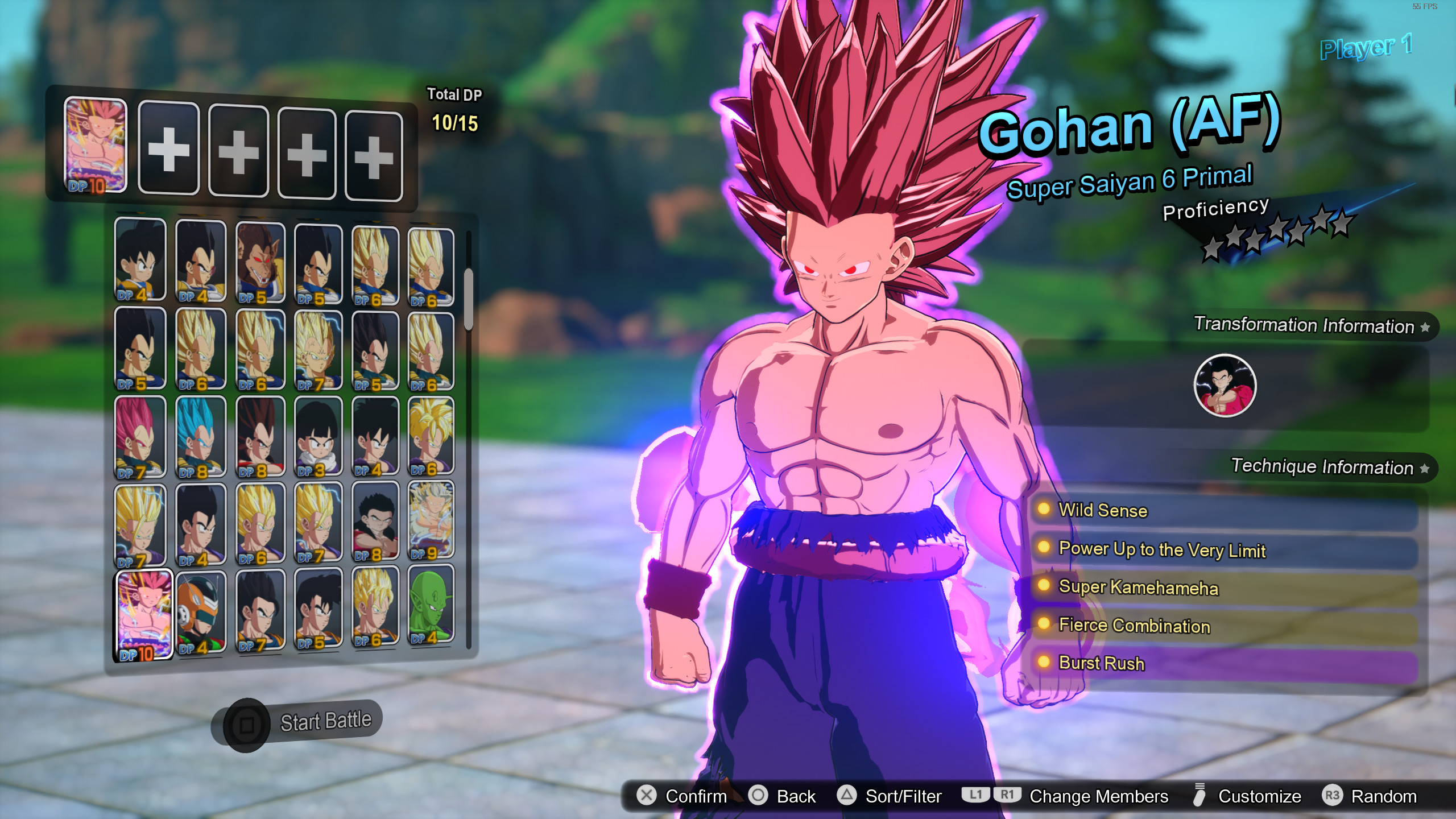Select the white-haired Gohan DP 9 tile
This screenshot has width=1456, height=819.
(431, 520)
